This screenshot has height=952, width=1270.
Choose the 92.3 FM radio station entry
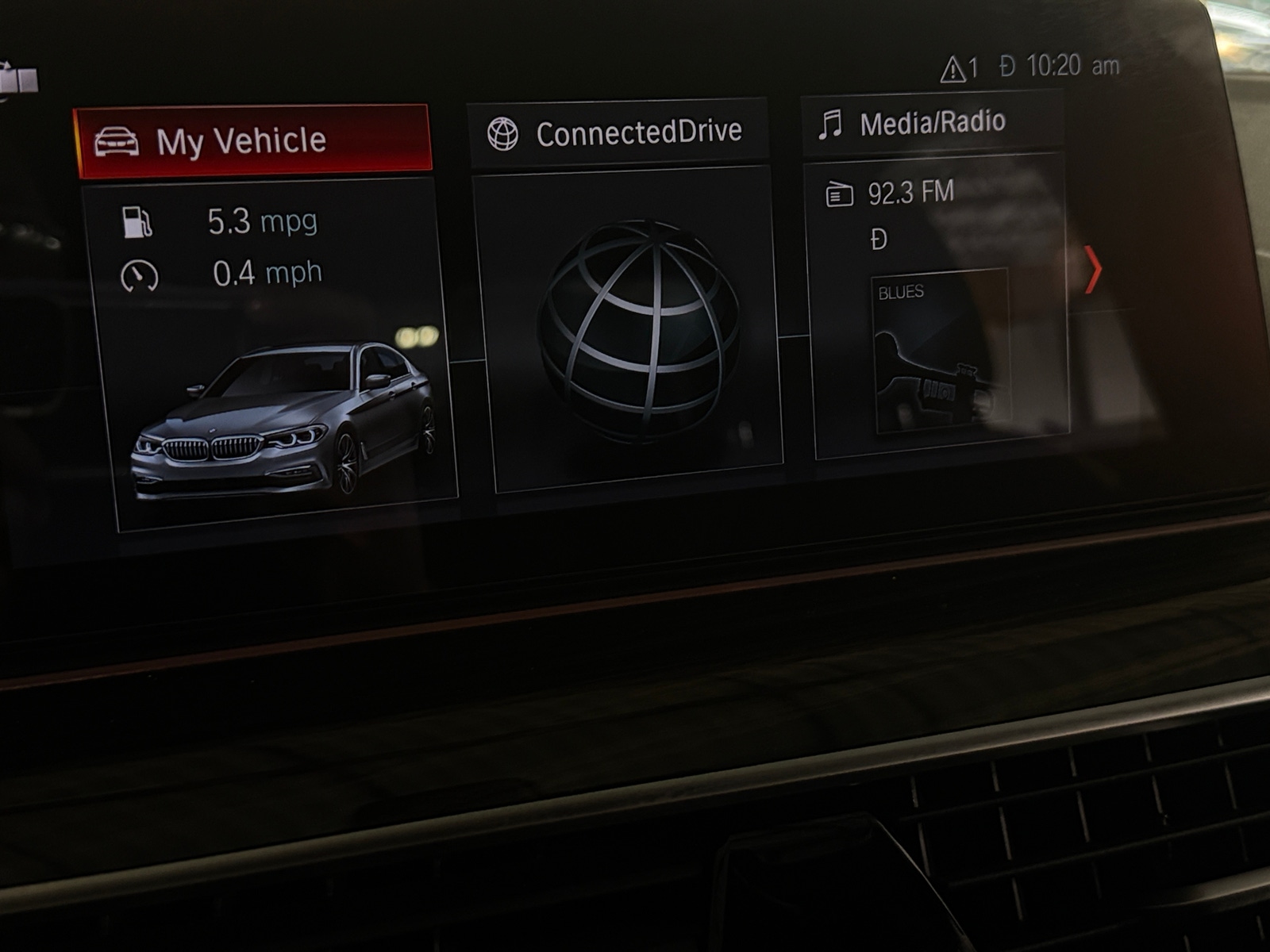(x=910, y=193)
